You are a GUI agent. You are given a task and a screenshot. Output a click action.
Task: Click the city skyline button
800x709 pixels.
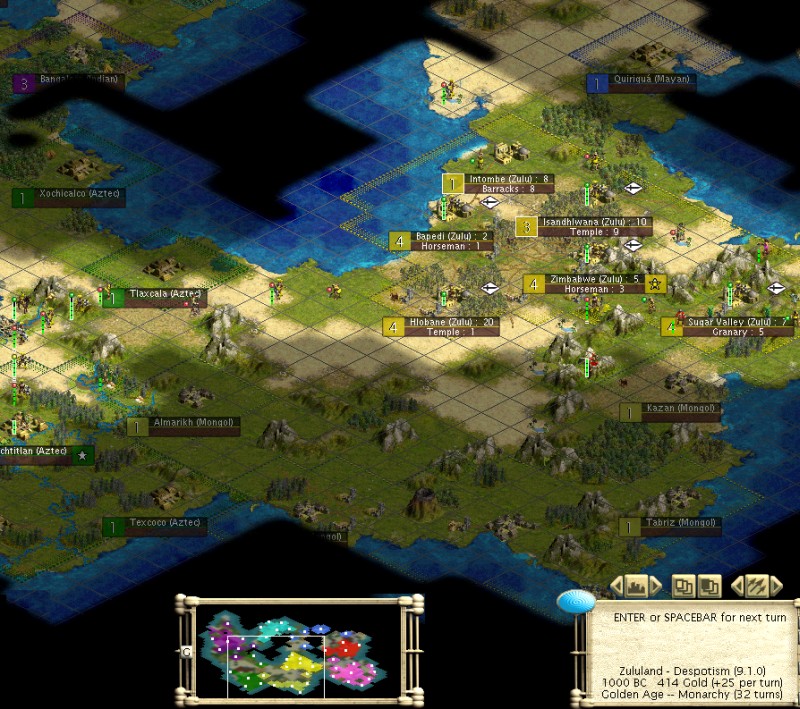click(637, 586)
